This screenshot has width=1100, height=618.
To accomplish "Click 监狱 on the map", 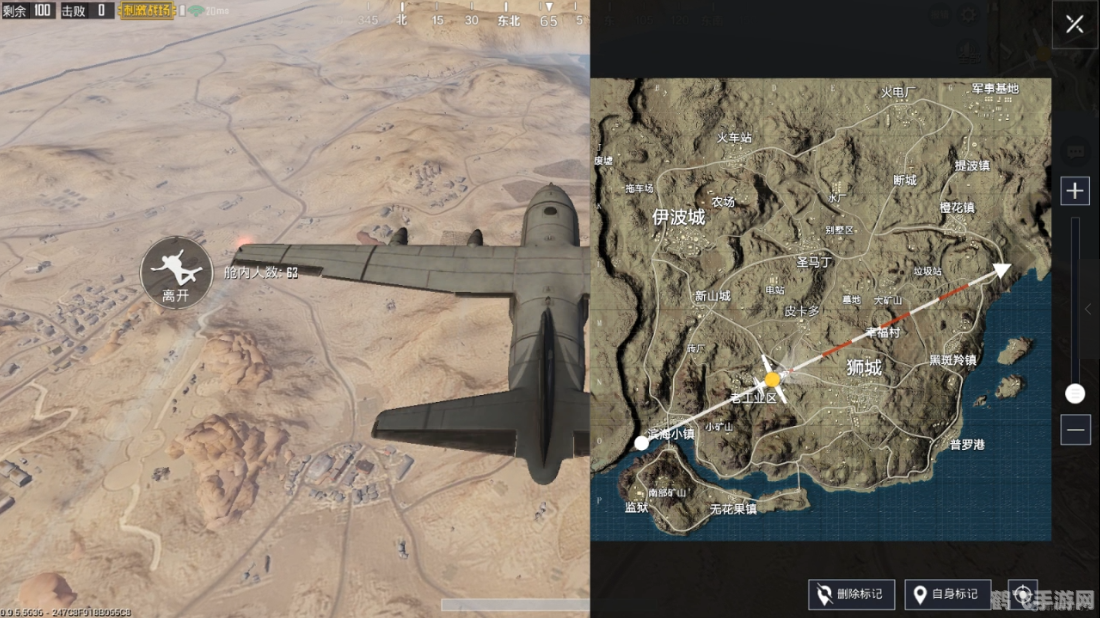I will 636,508.
